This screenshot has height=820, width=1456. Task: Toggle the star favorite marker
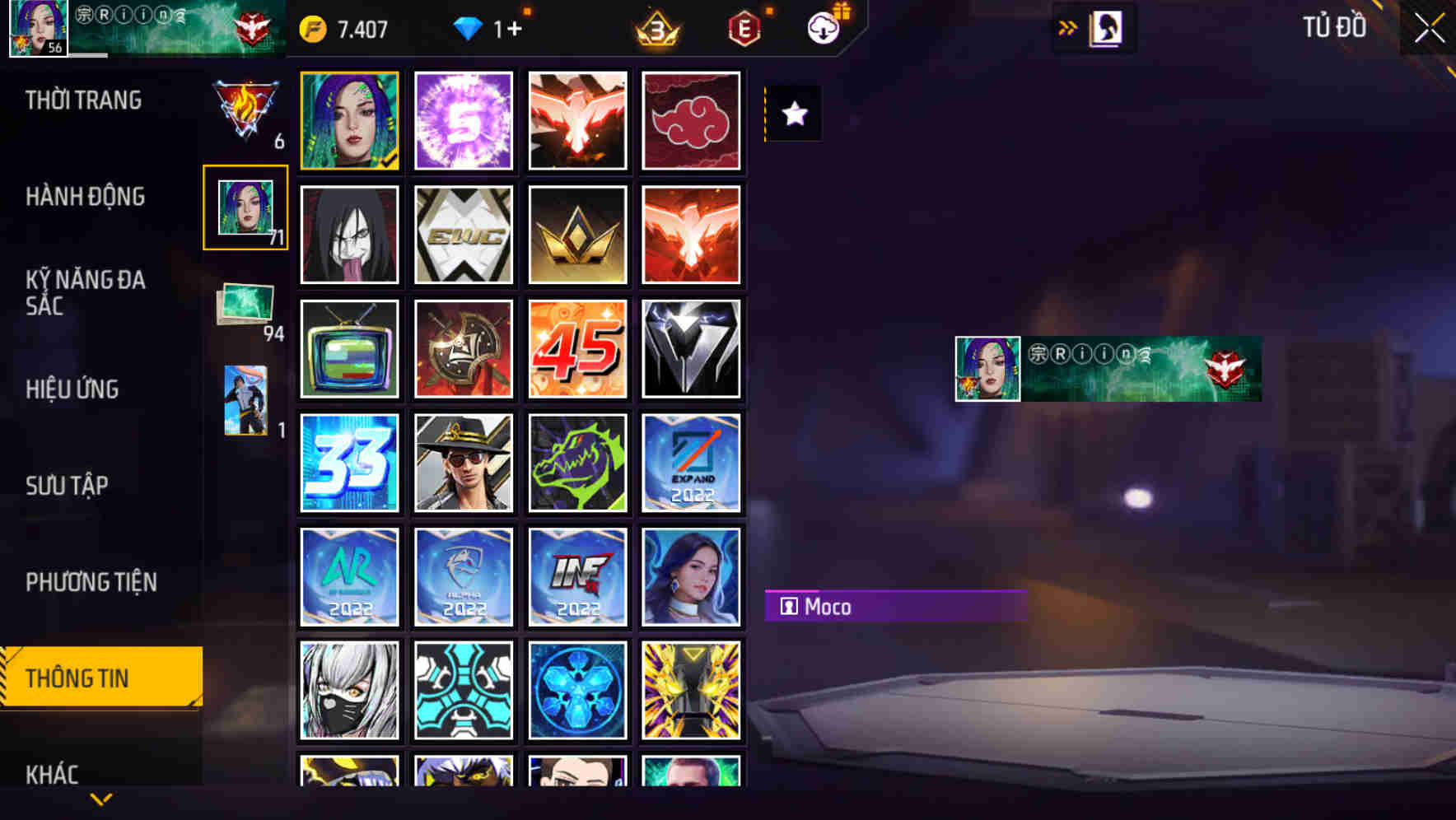[793, 114]
